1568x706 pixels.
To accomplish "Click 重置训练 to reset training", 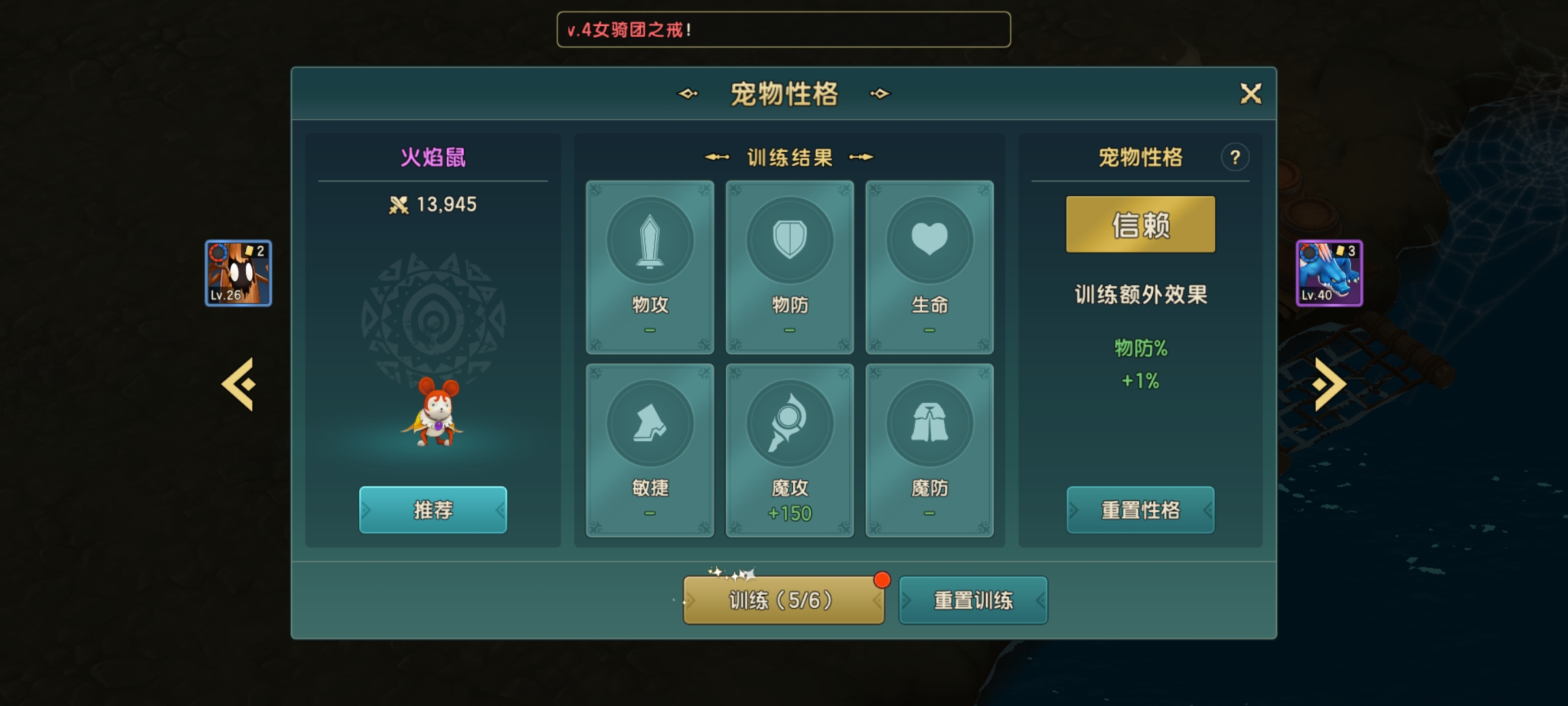I will pos(973,599).
